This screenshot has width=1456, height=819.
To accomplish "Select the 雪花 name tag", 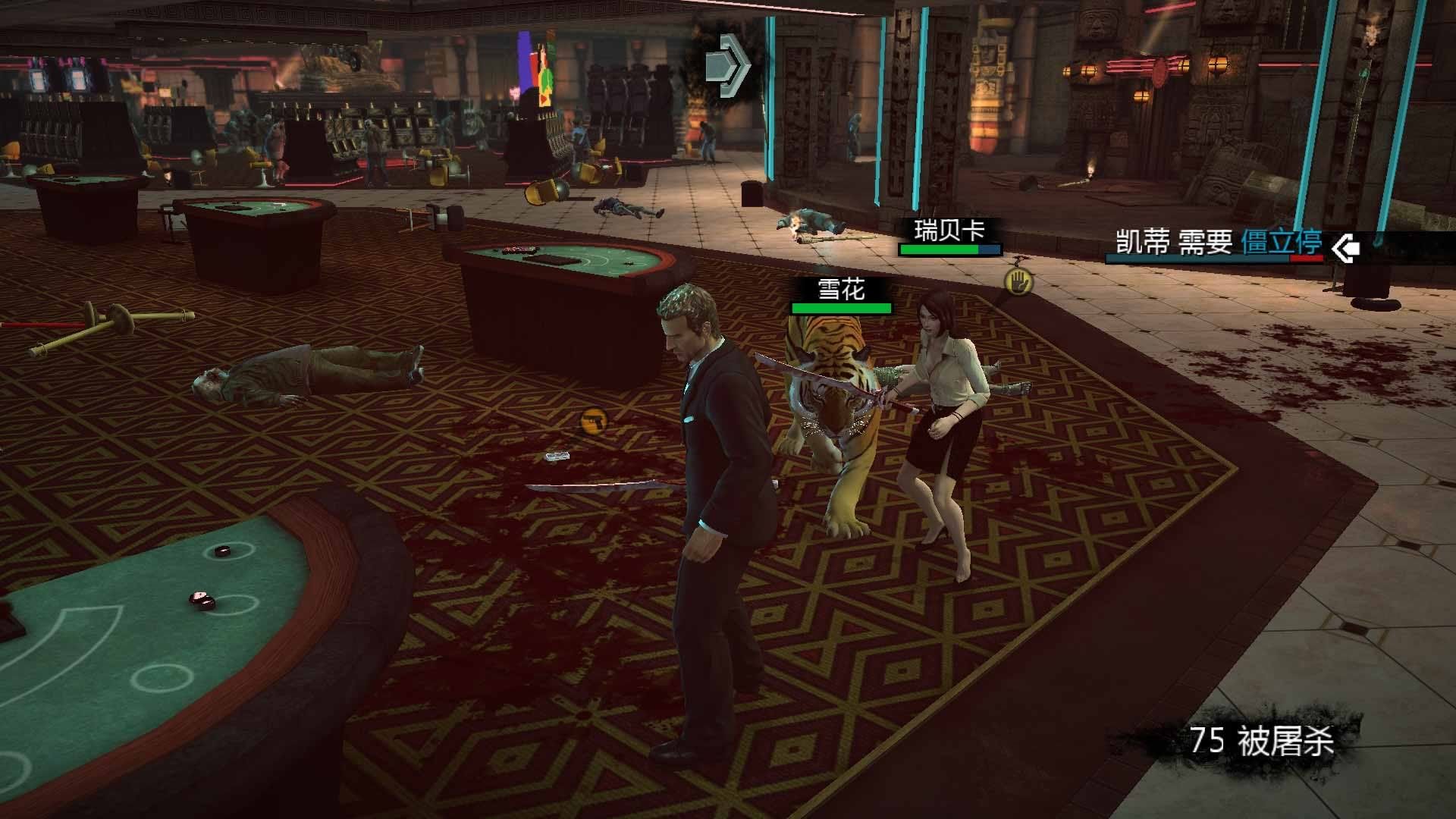I will 841,289.
